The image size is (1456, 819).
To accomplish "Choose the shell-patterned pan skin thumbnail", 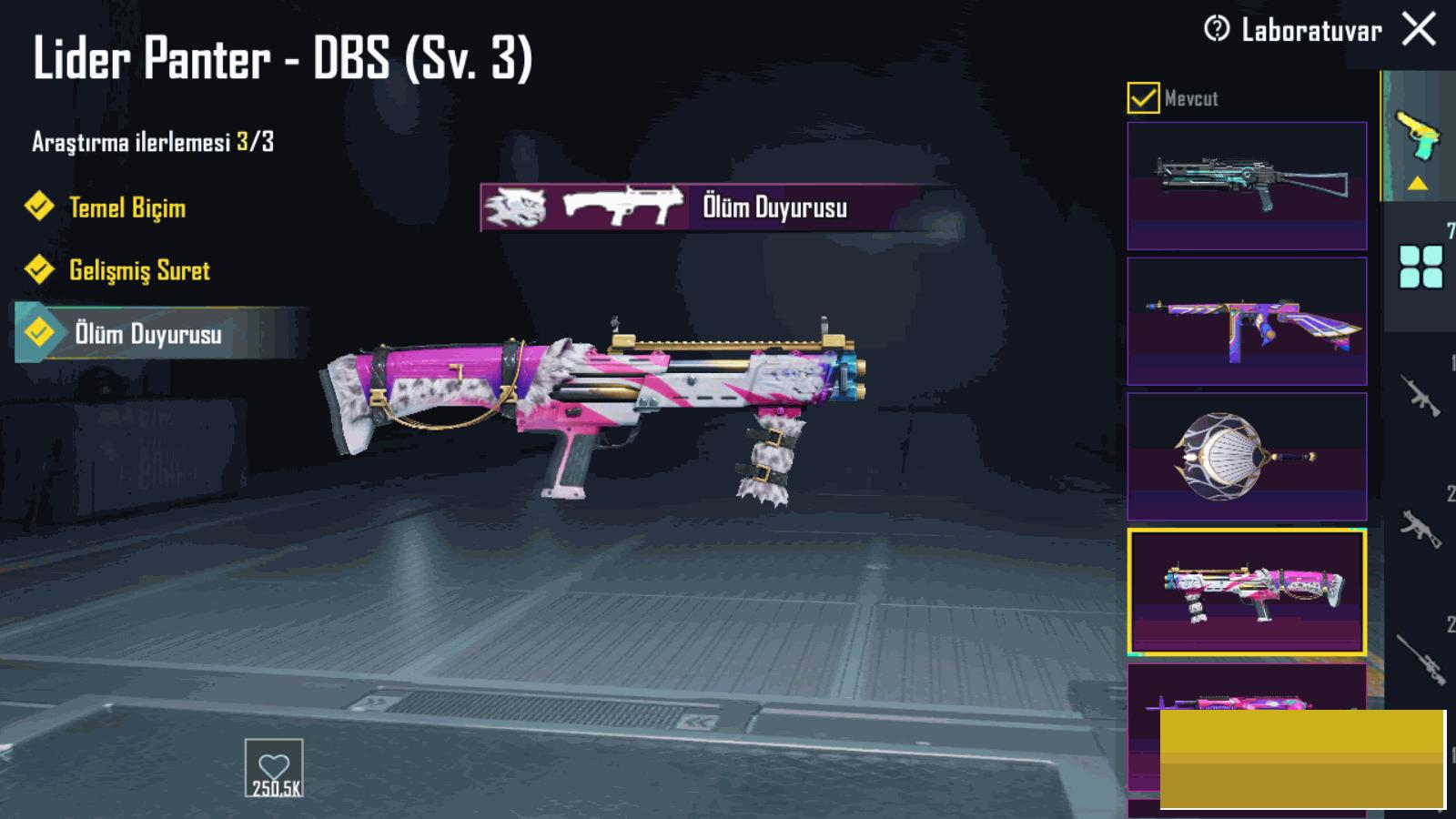I will pos(1247,457).
